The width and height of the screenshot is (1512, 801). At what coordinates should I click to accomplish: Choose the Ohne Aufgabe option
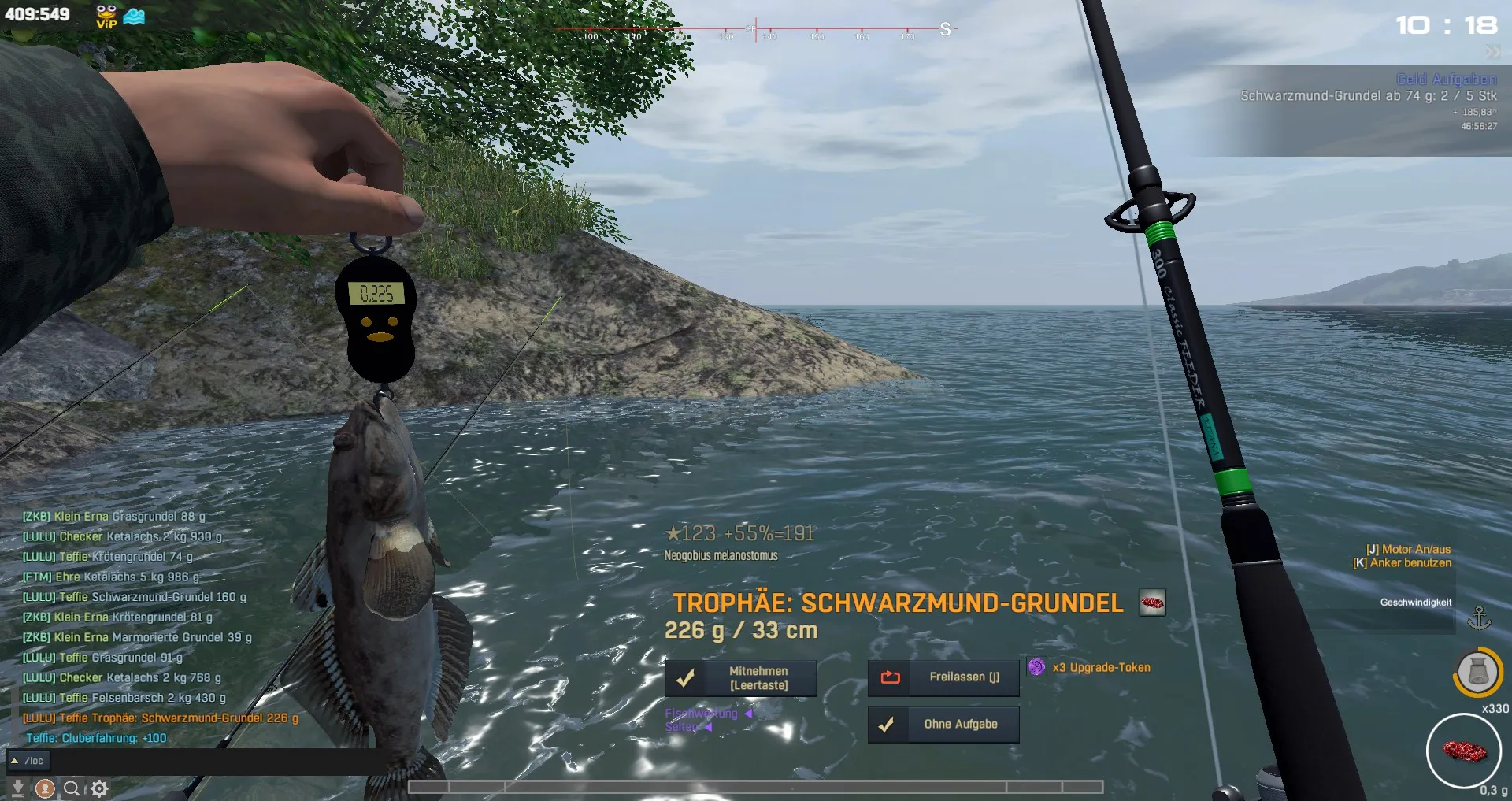coord(943,725)
